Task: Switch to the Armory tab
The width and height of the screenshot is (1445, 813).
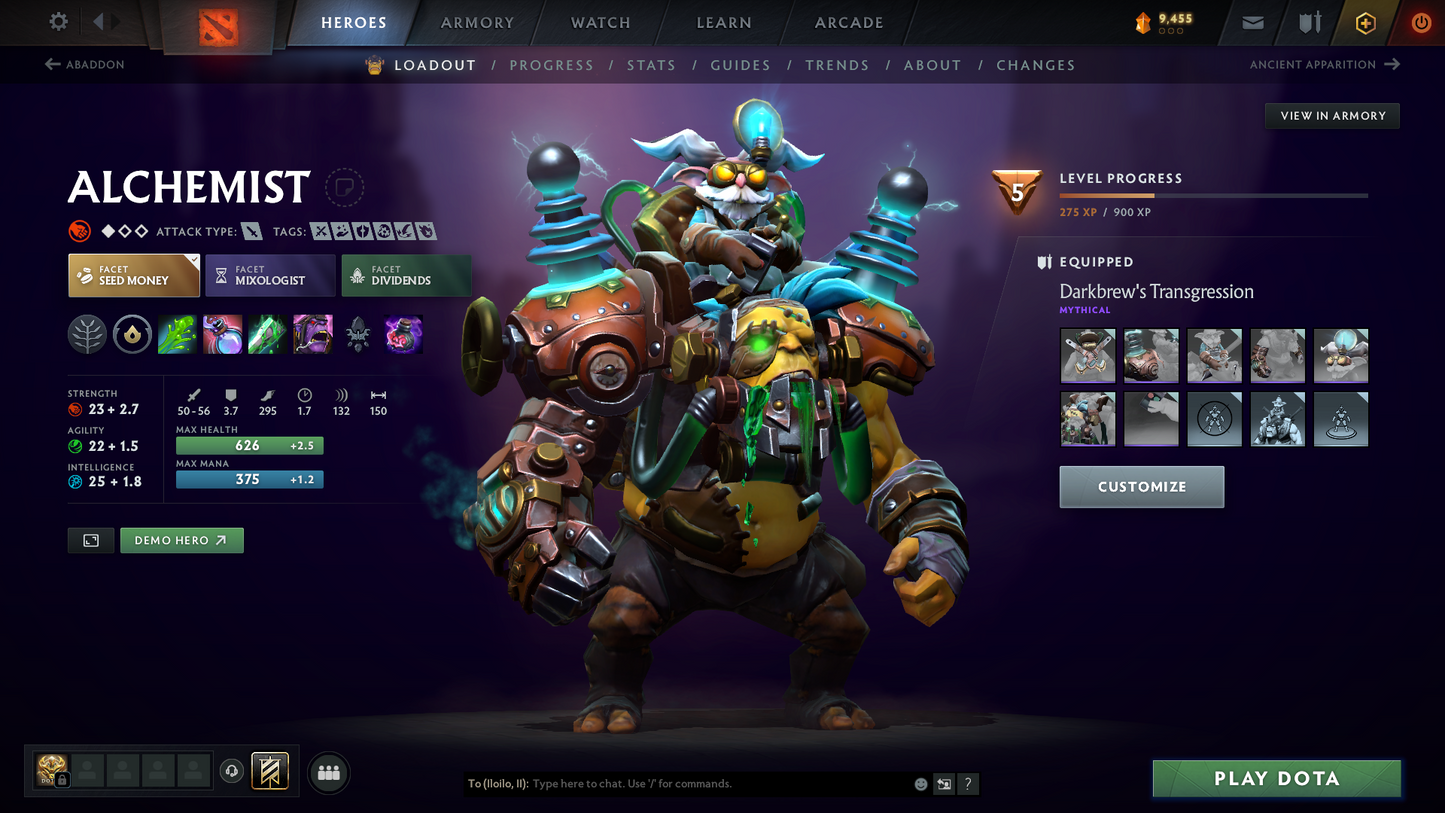Action: coord(477,23)
